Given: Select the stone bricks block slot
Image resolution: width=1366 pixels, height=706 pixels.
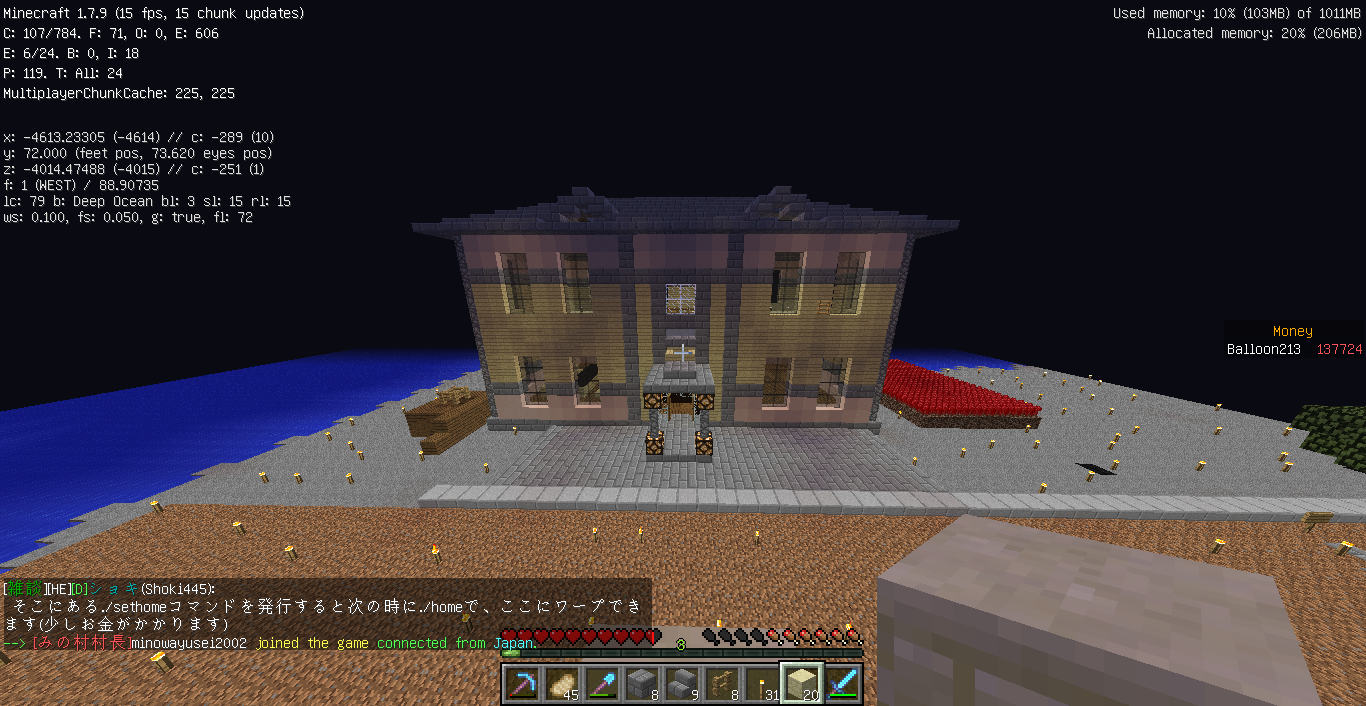Looking at the screenshot, I should 642,685.
